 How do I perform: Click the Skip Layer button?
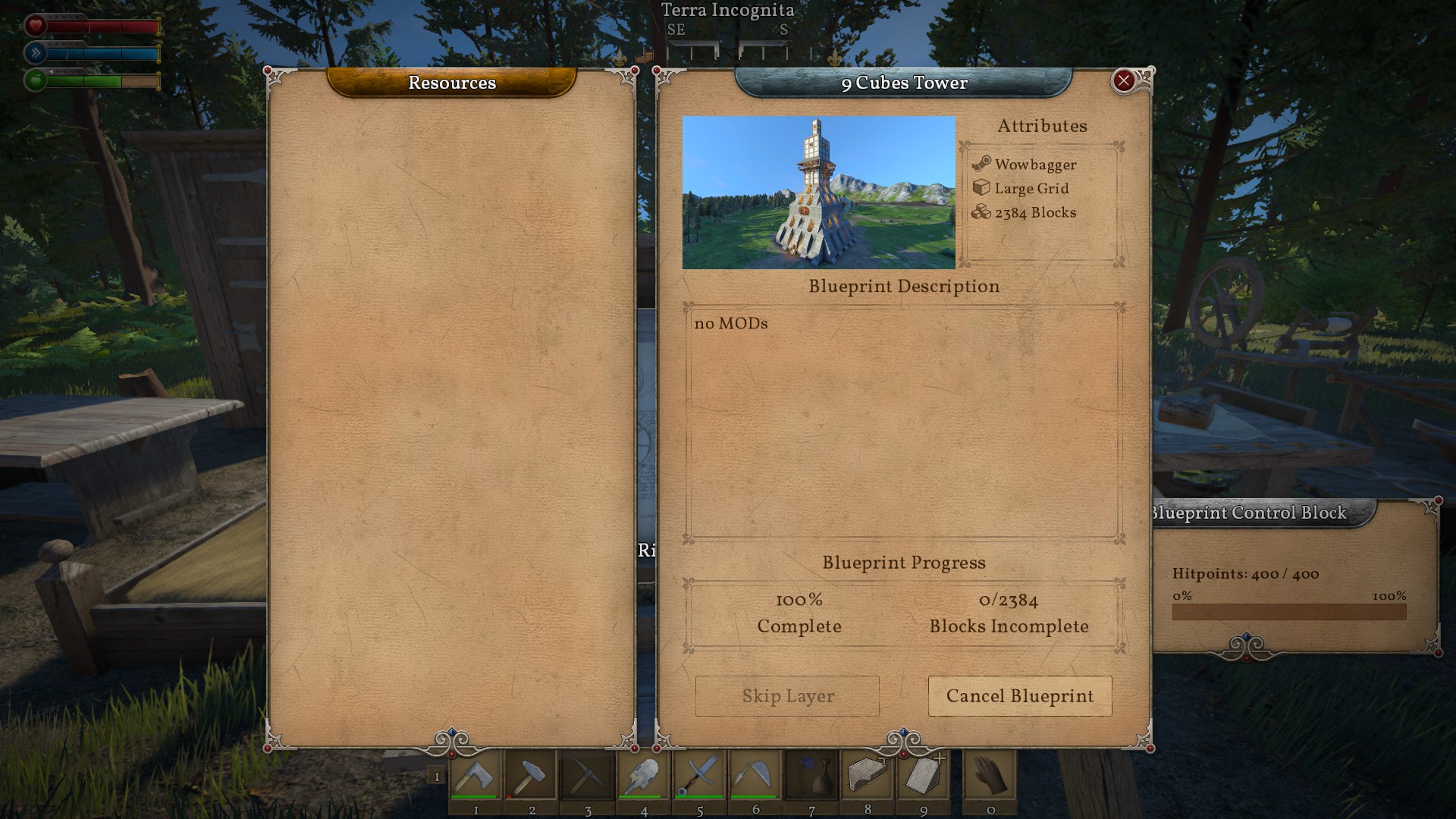(787, 696)
